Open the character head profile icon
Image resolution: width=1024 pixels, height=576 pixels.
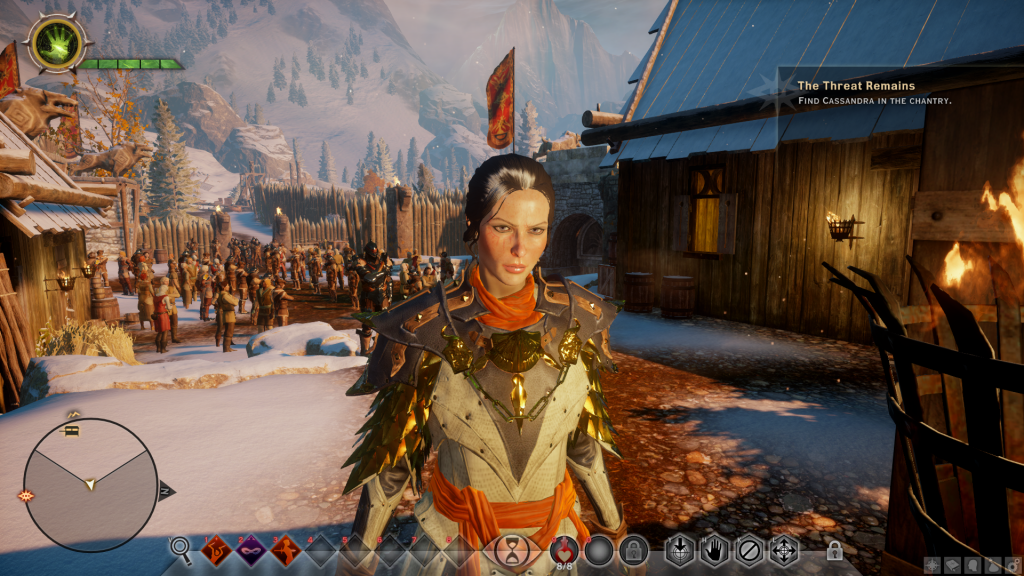pyautogui.click(x=972, y=565)
